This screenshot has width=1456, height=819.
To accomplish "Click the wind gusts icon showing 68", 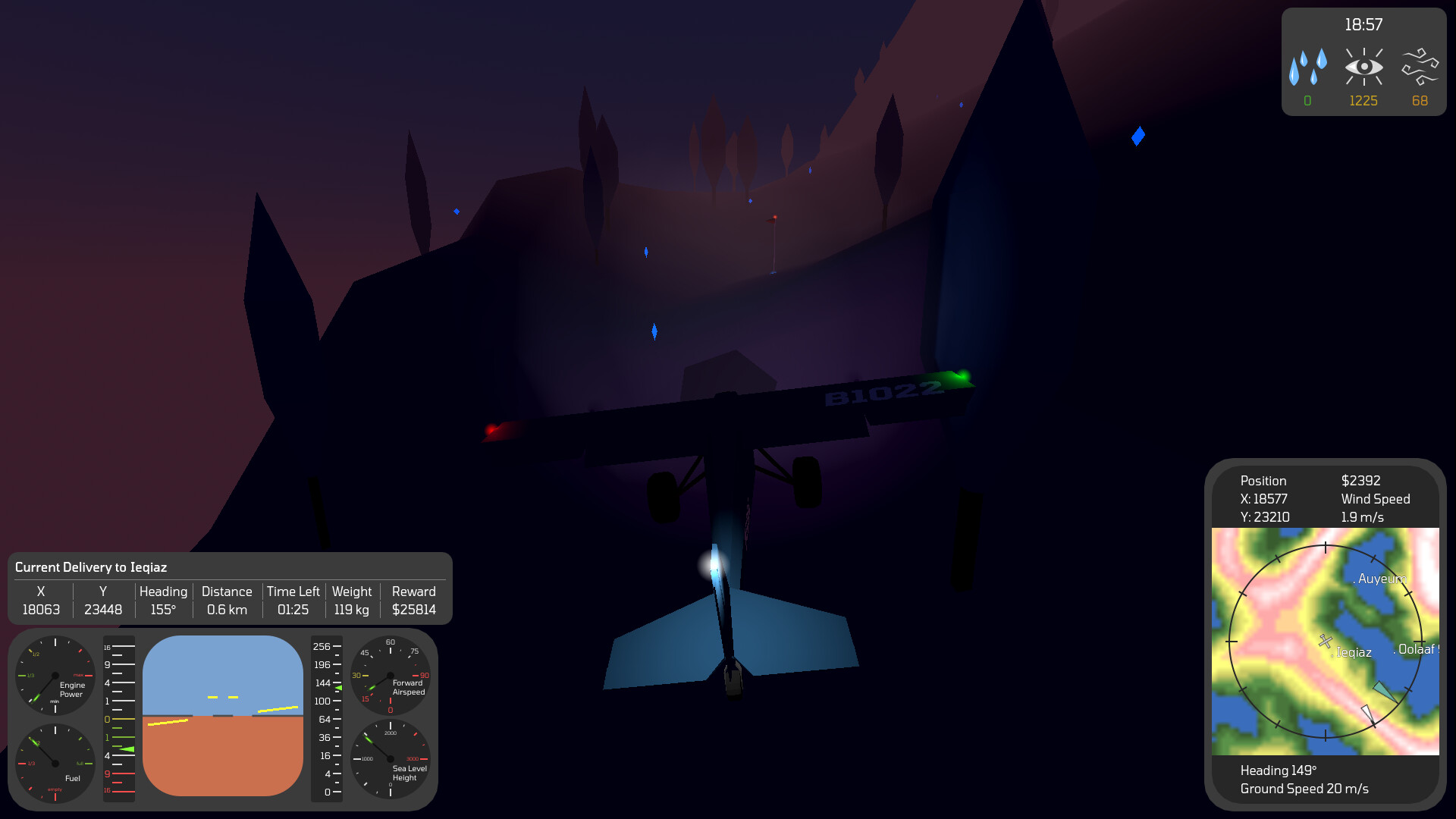I will (1420, 67).
